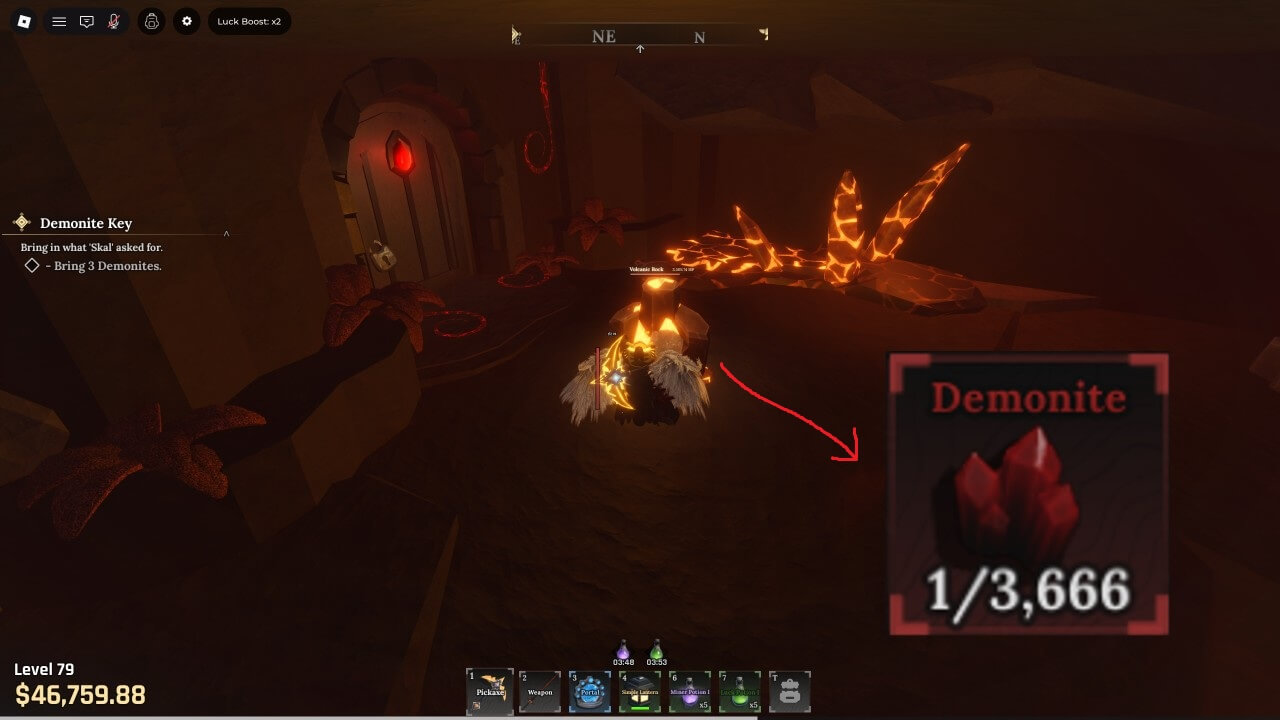Equip the Weapon hotbar slot
Image resolution: width=1280 pixels, height=720 pixels.
pyautogui.click(x=540, y=691)
